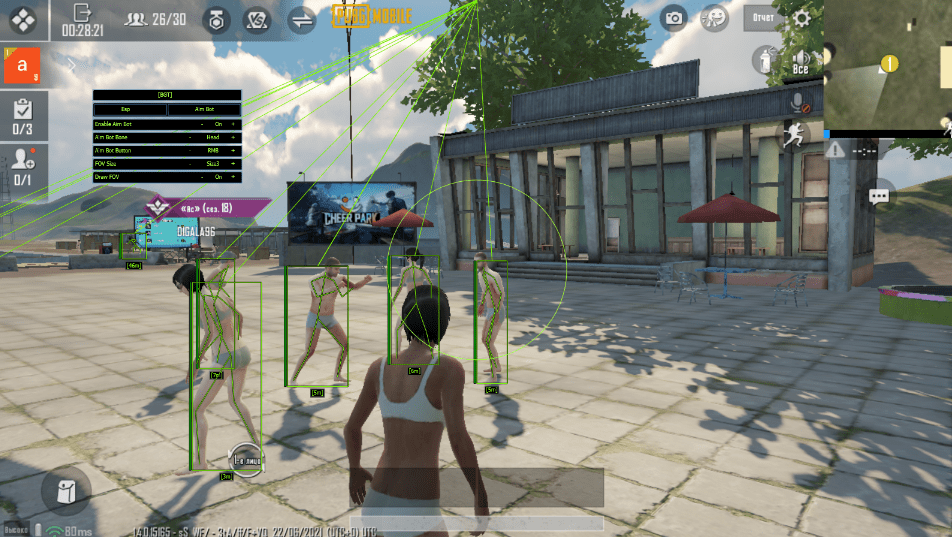
Task: Toggle the muted microphone icon
Action: point(798,101)
